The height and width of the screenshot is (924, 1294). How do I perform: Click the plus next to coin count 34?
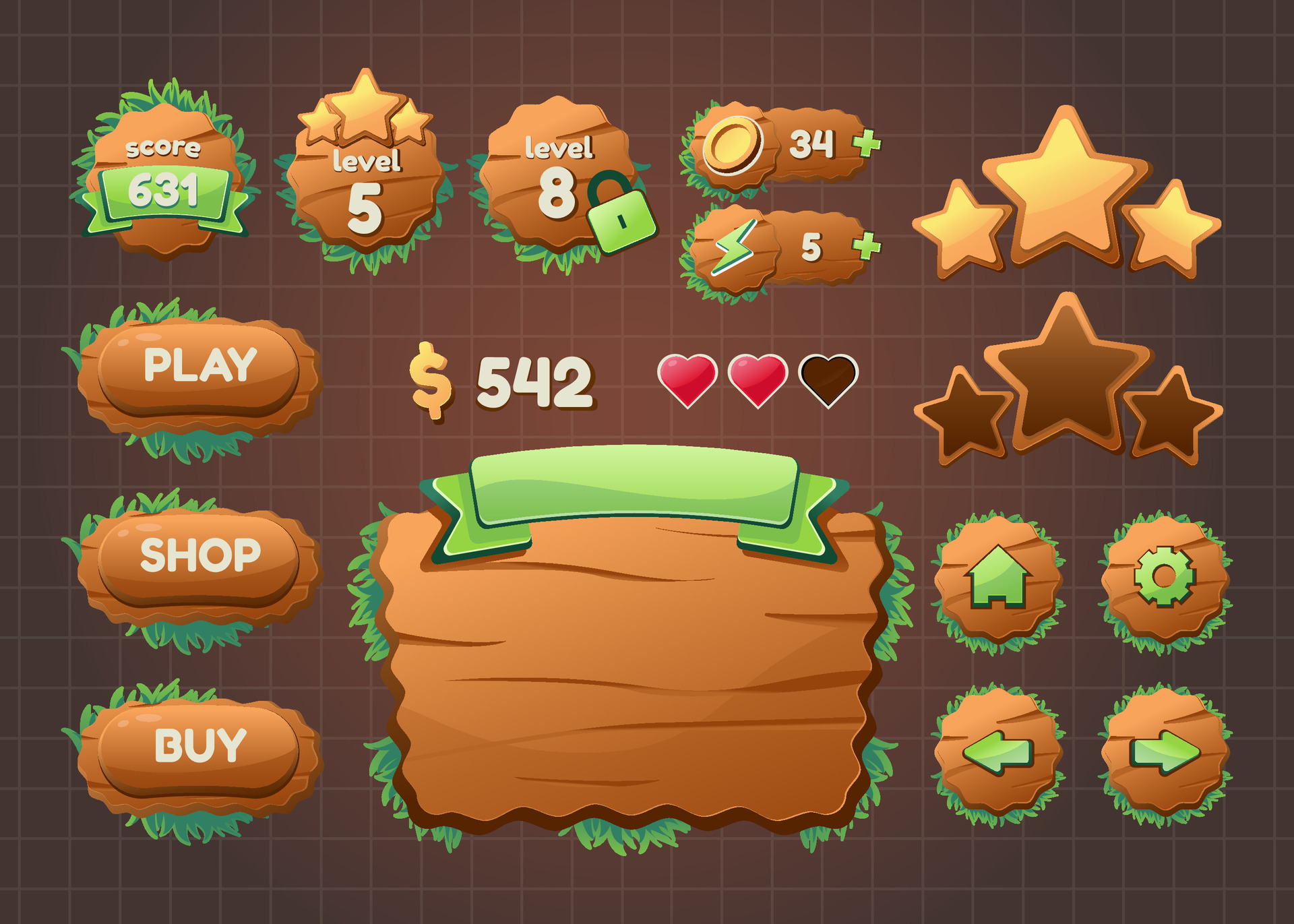coord(866,144)
